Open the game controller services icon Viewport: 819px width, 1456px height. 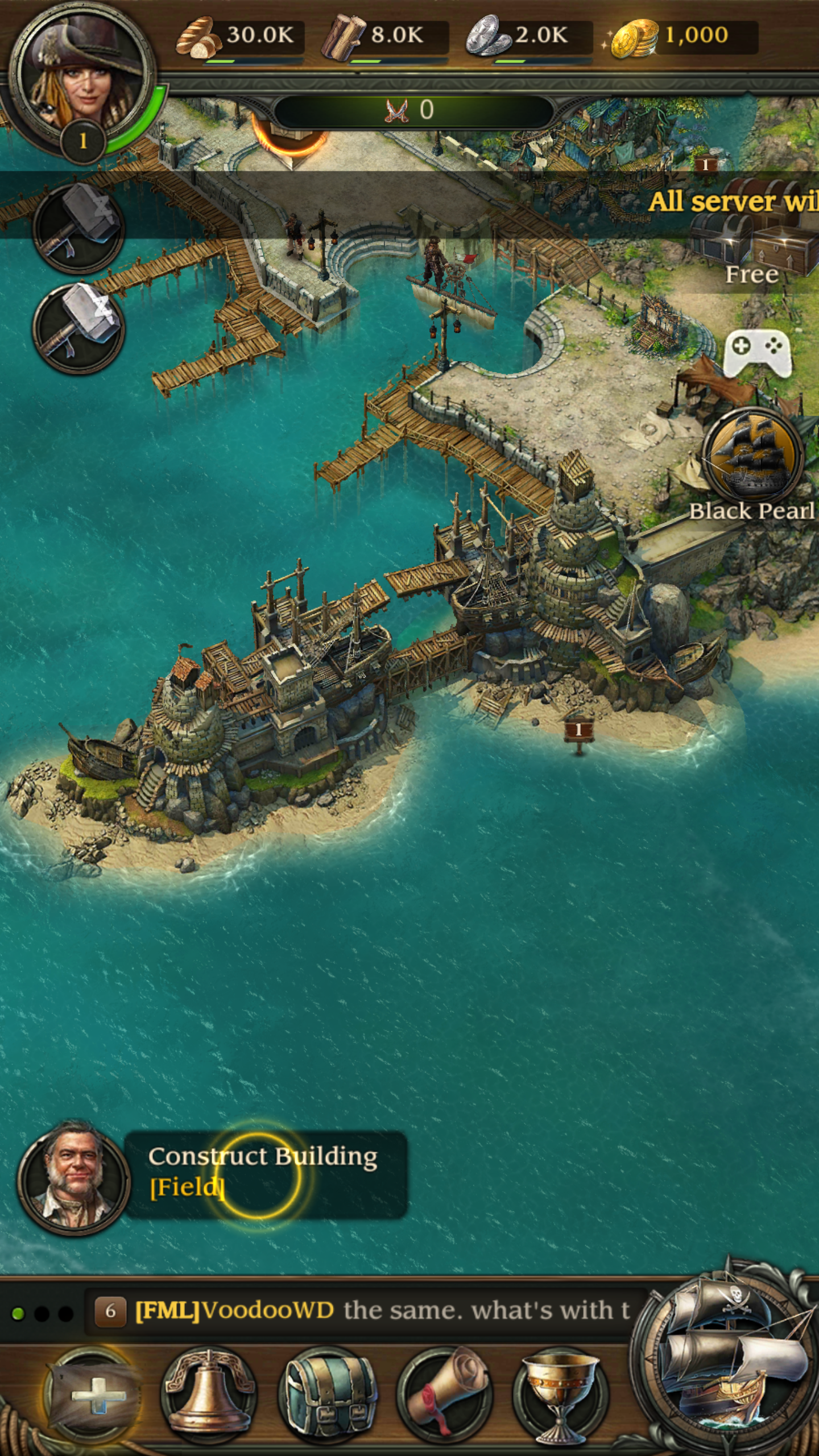[x=756, y=351]
